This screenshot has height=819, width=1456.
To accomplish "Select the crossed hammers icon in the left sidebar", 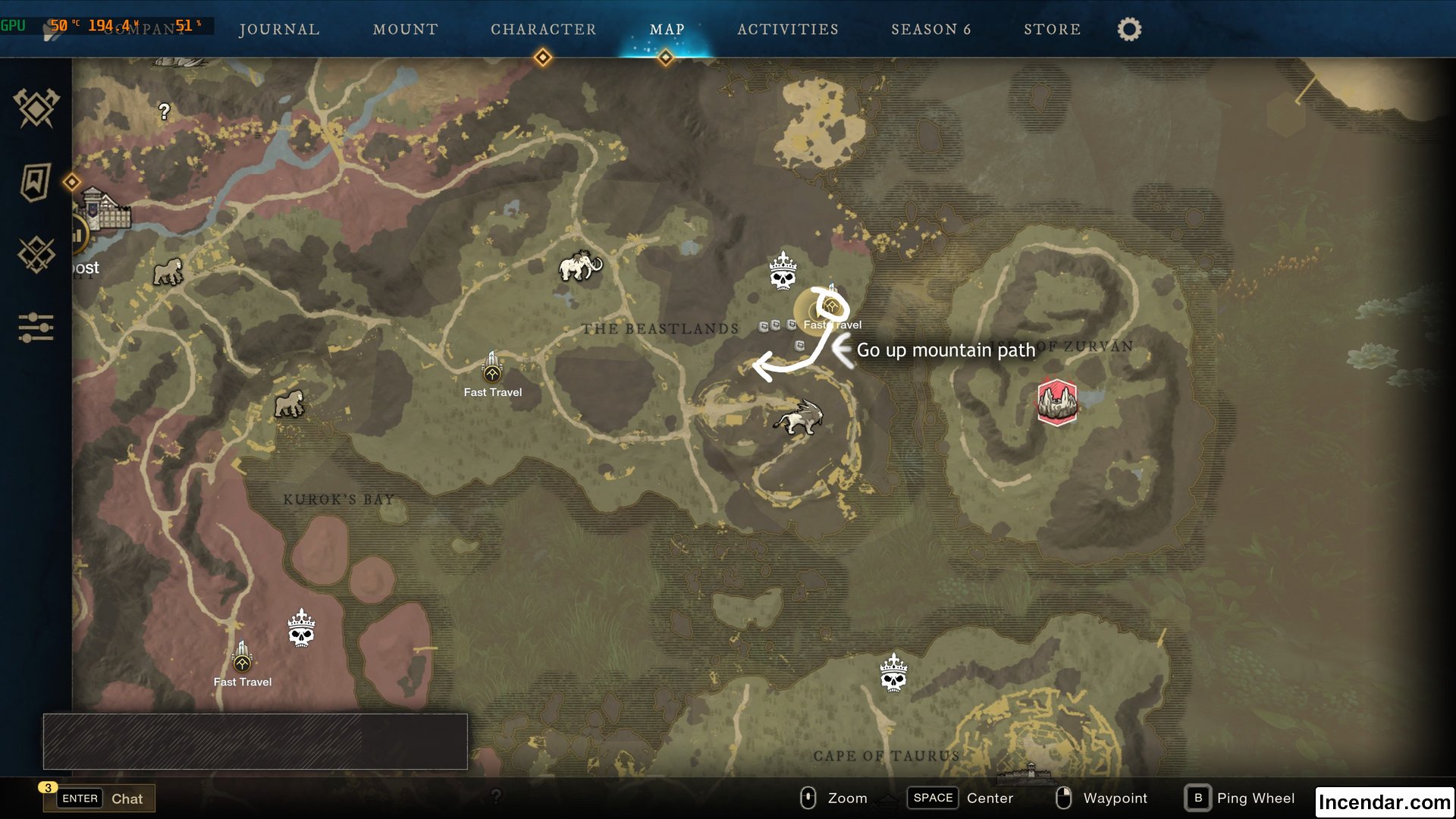I will 35,108.
